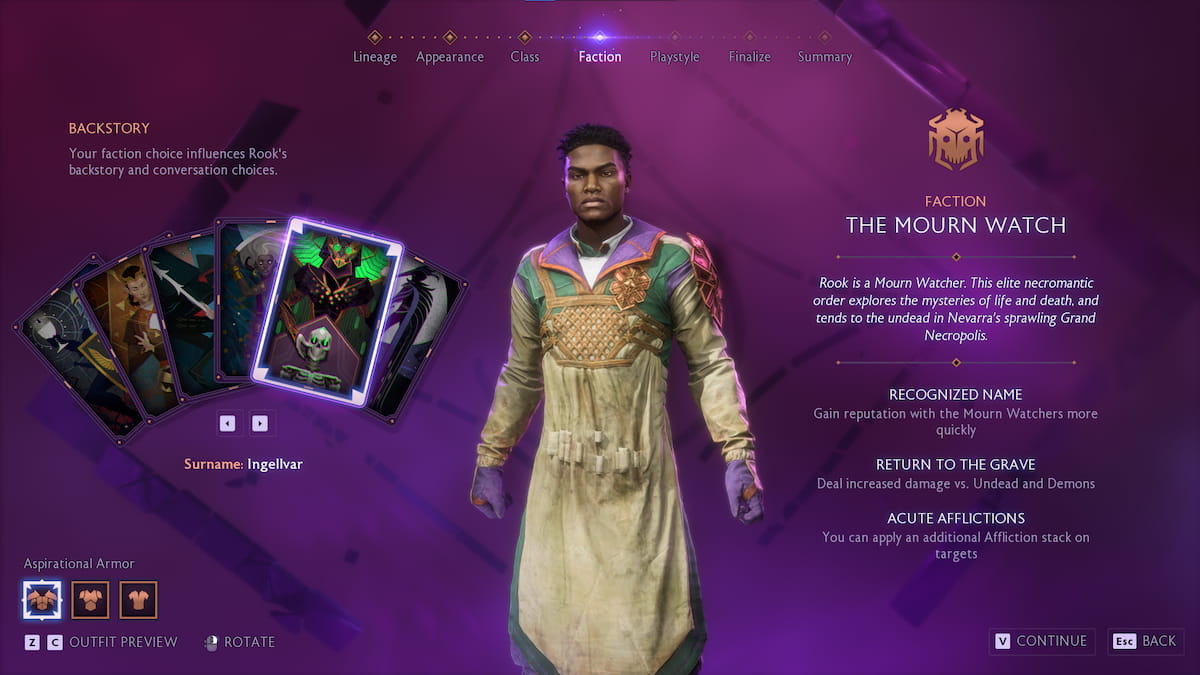Open the Appearance step
Viewport: 1200px width, 675px height.
tap(449, 56)
